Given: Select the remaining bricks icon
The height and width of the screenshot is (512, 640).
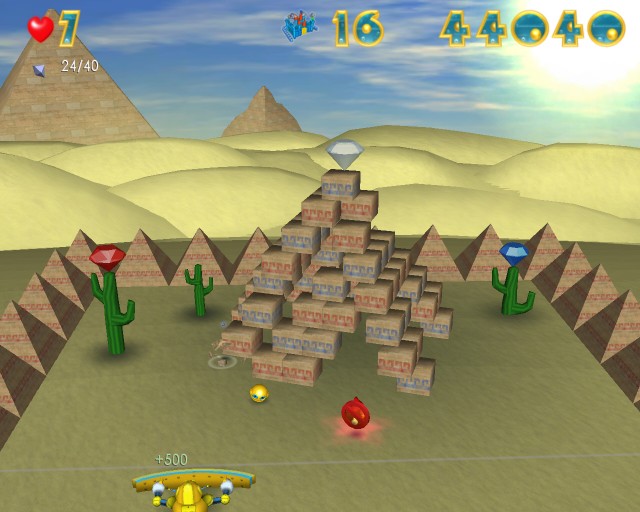Looking at the screenshot, I should click(299, 27).
